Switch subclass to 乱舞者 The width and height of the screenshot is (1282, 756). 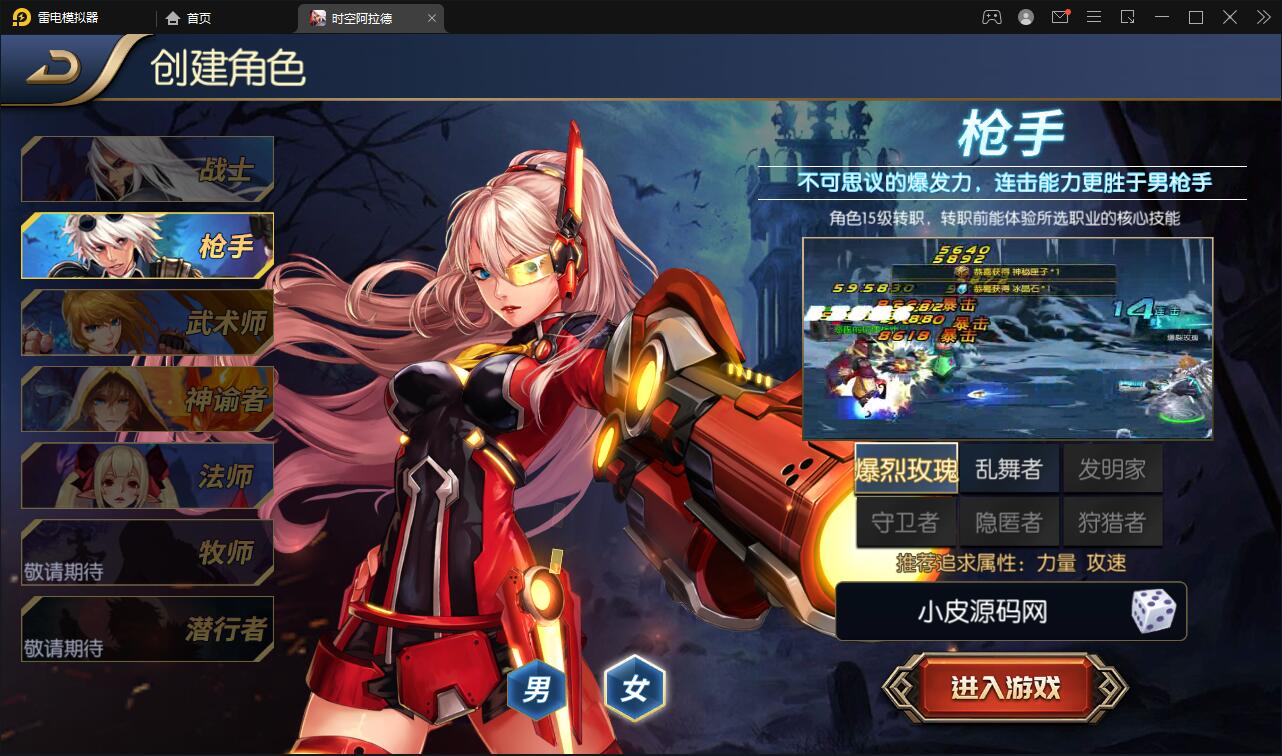click(x=1009, y=468)
